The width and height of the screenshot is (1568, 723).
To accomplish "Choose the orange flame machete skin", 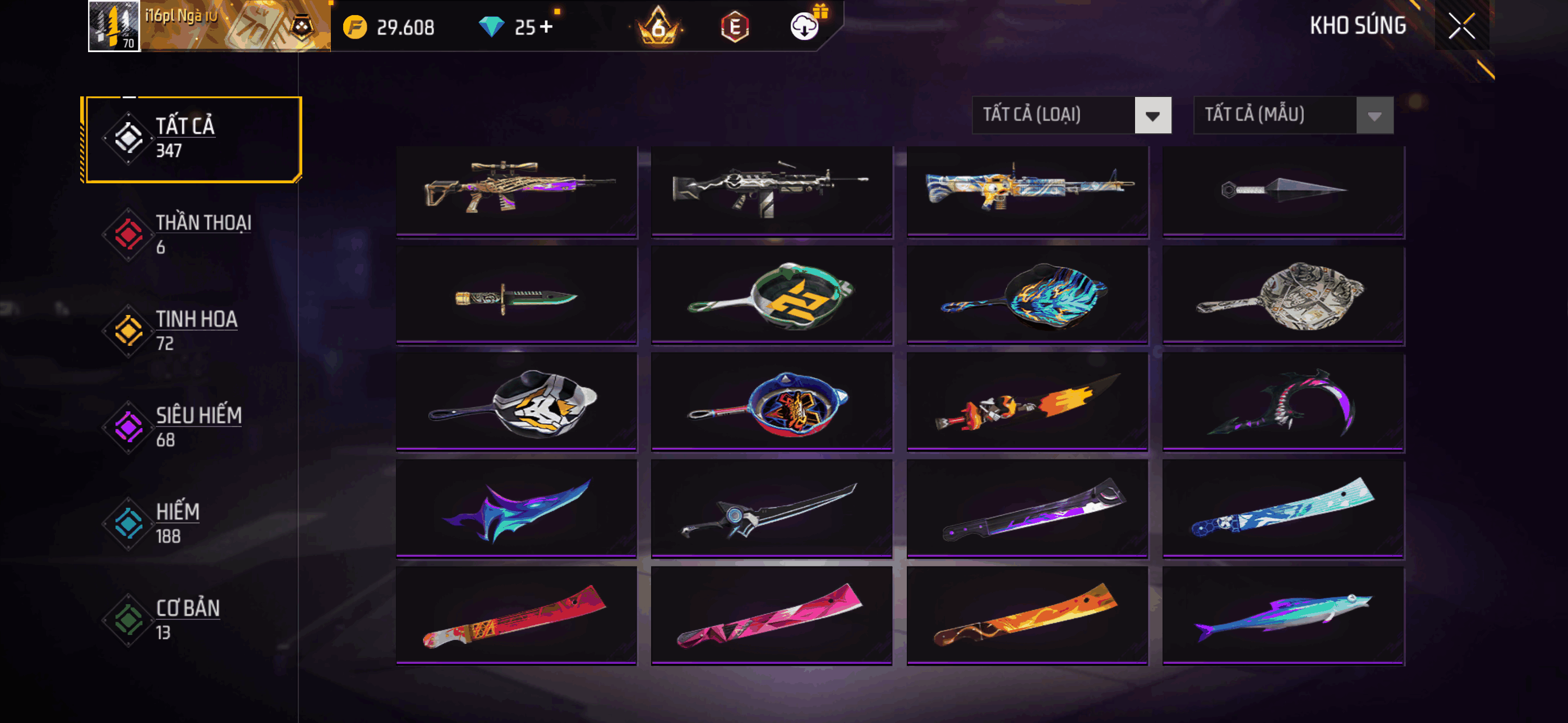I will 1027,616.
